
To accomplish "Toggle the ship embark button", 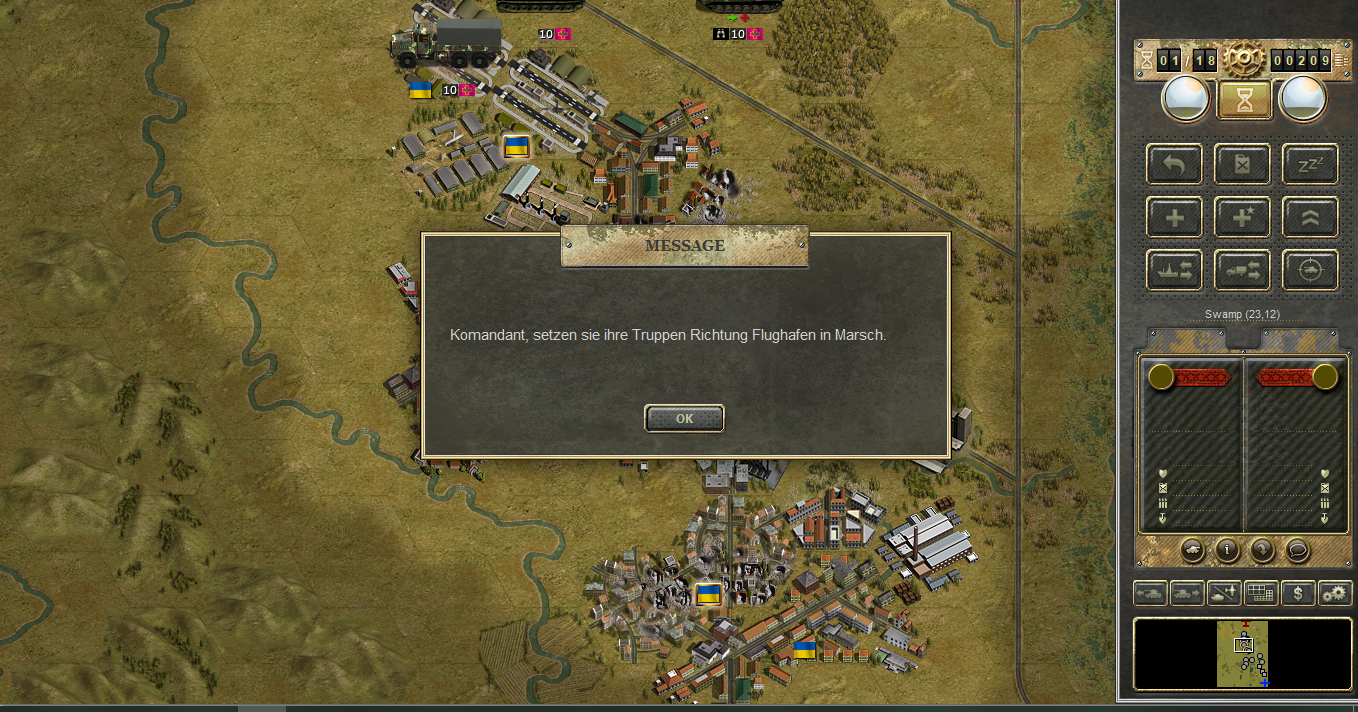I will click(1175, 270).
